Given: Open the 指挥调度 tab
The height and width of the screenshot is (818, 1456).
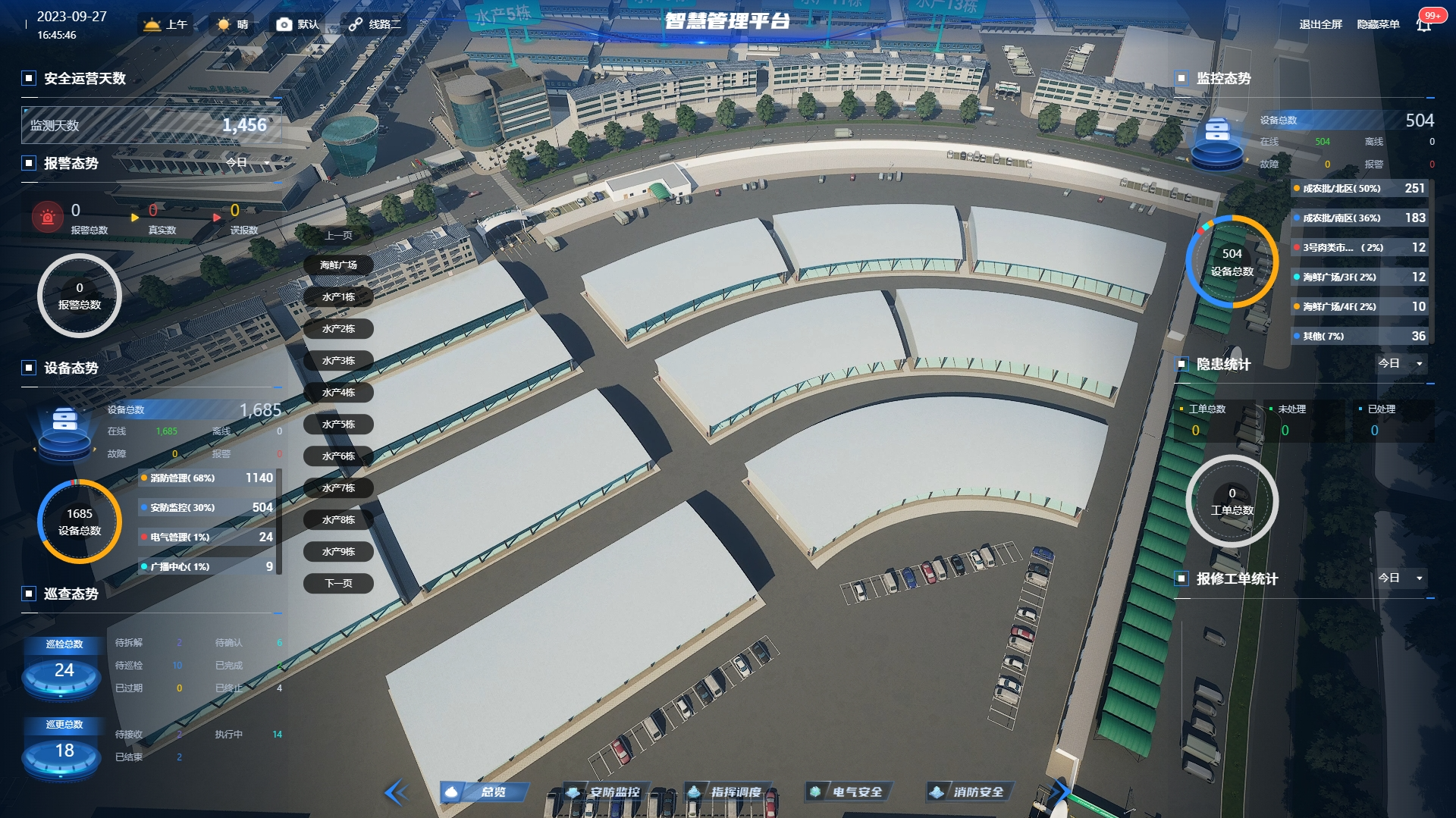Looking at the screenshot, I should 726,792.
